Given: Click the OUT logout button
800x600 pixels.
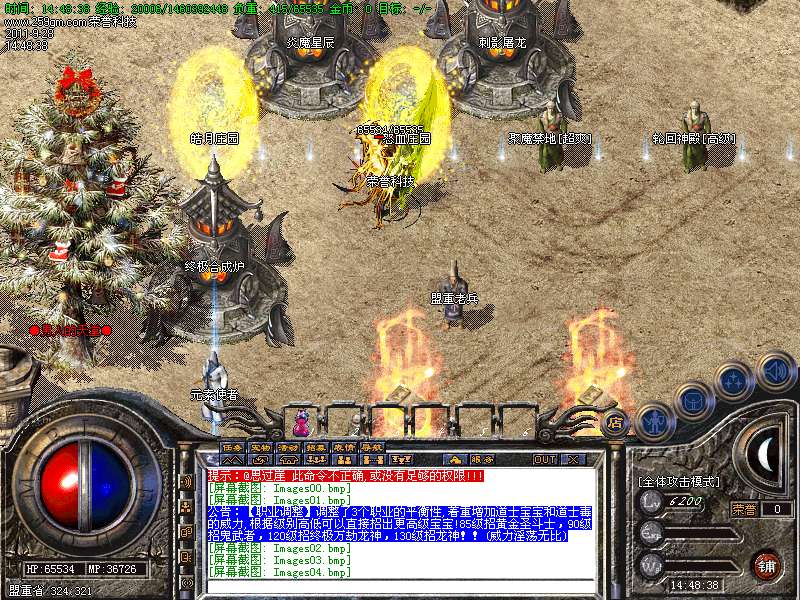Looking at the screenshot, I should point(545,459).
